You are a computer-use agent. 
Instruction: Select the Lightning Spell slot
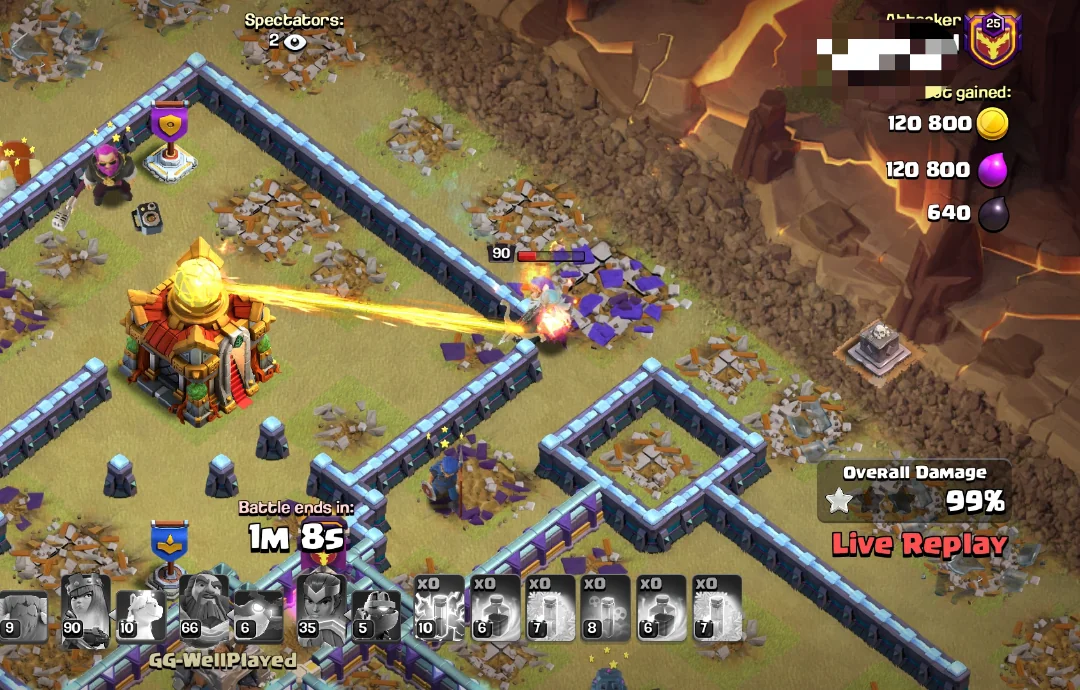tap(439, 607)
